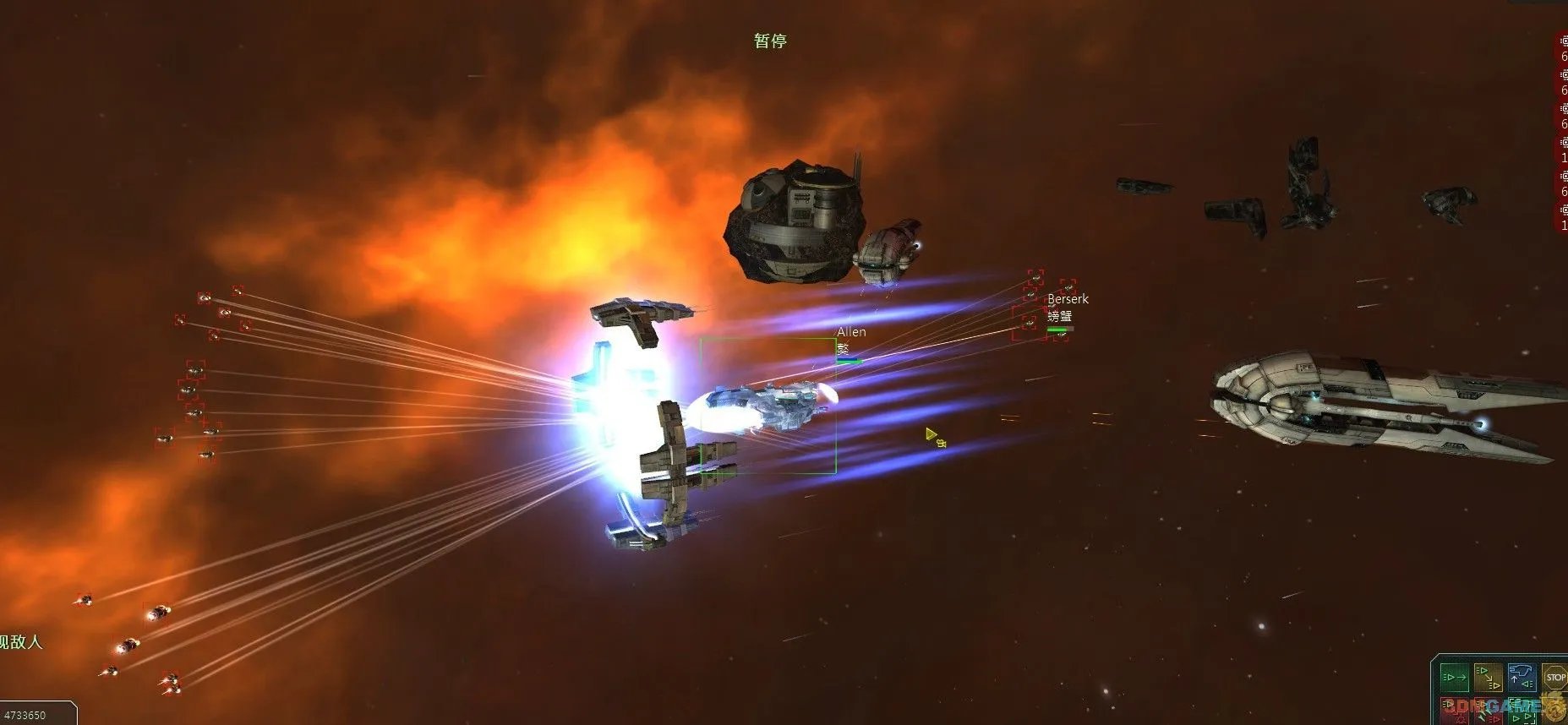Target the Berserk enemy squad label
This screenshot has height=725, width=1568.
(x=1068, y=299)
